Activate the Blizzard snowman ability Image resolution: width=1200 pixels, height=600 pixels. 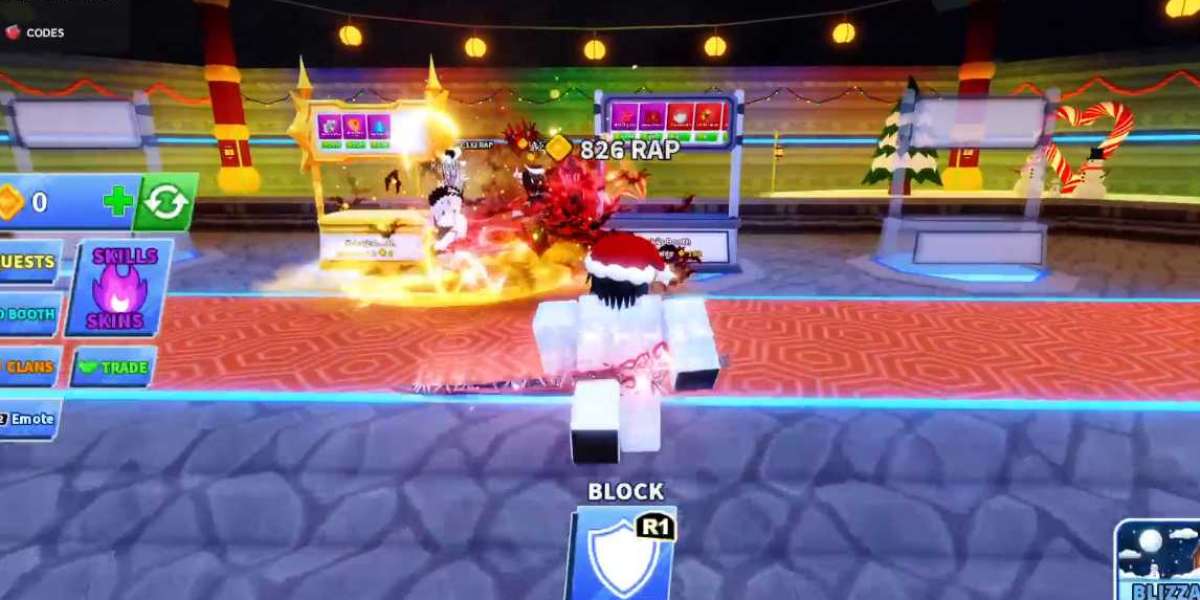(x=1159, y=561)
